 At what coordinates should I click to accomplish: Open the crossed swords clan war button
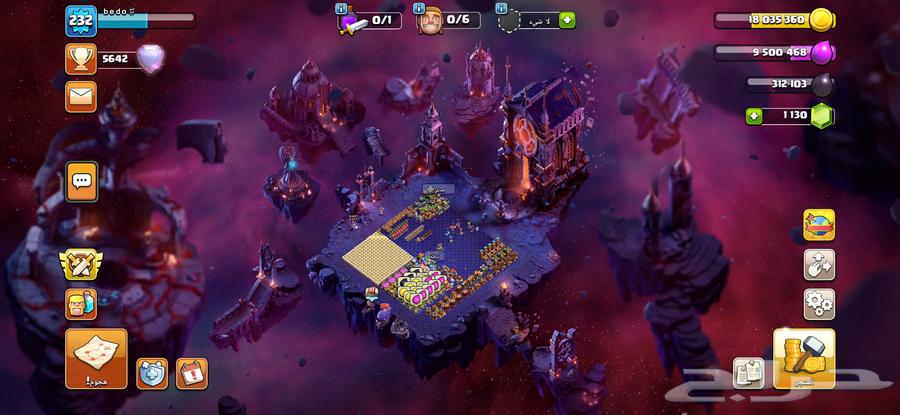[81, 263]
